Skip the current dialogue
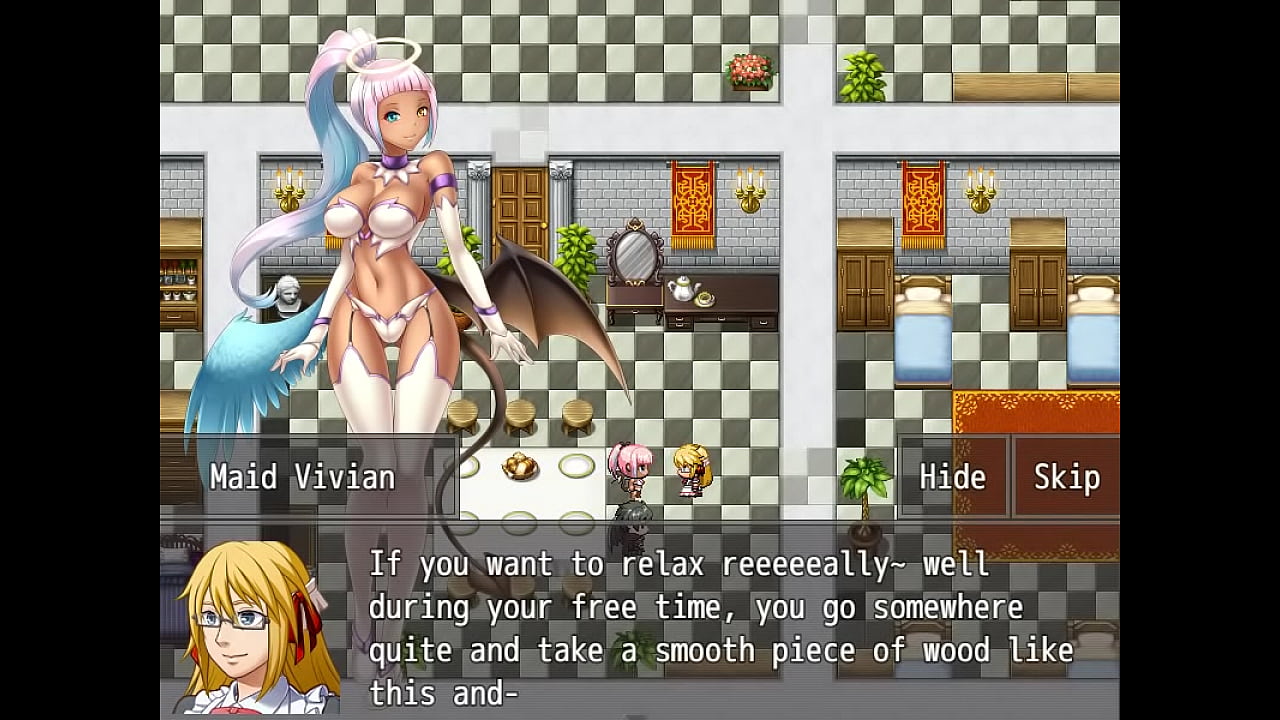Screen dimensions: 1280x720 [1066, 477]
